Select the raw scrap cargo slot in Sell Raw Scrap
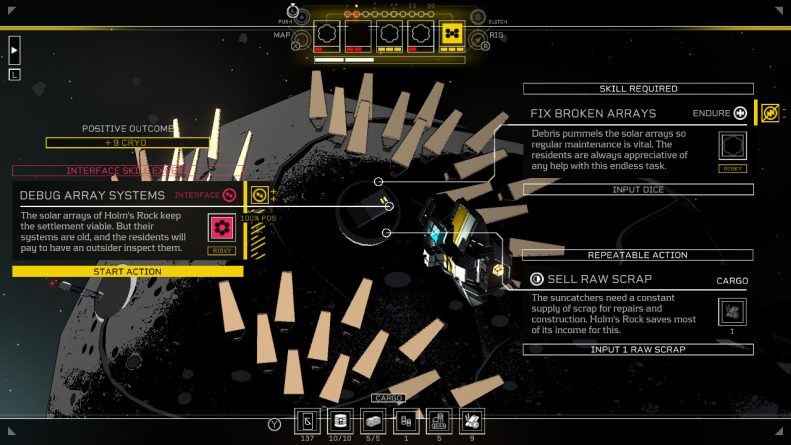The image size is (791, 445). [733, 311]
